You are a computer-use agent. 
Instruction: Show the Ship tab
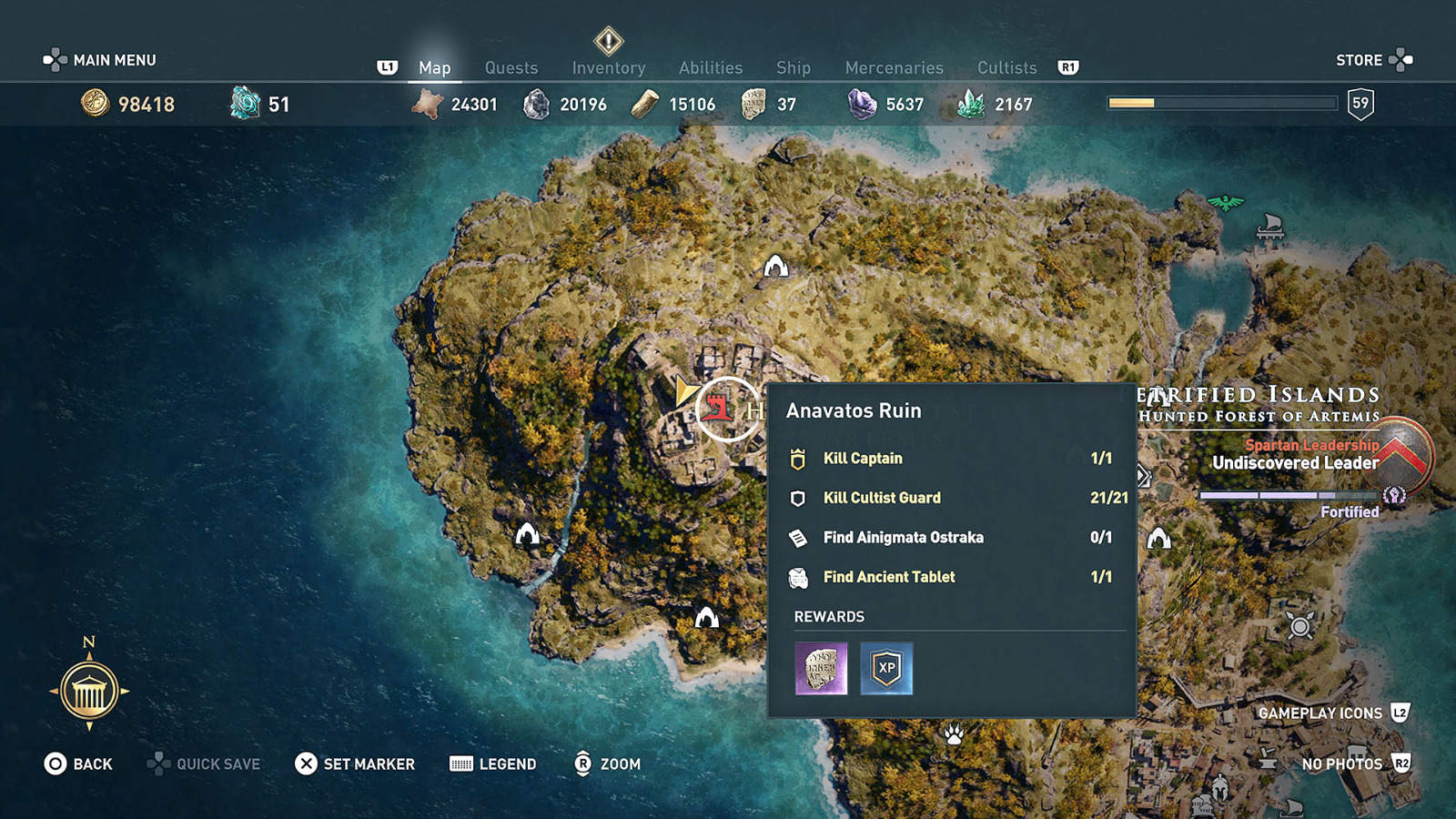click(x=793, y=68)
